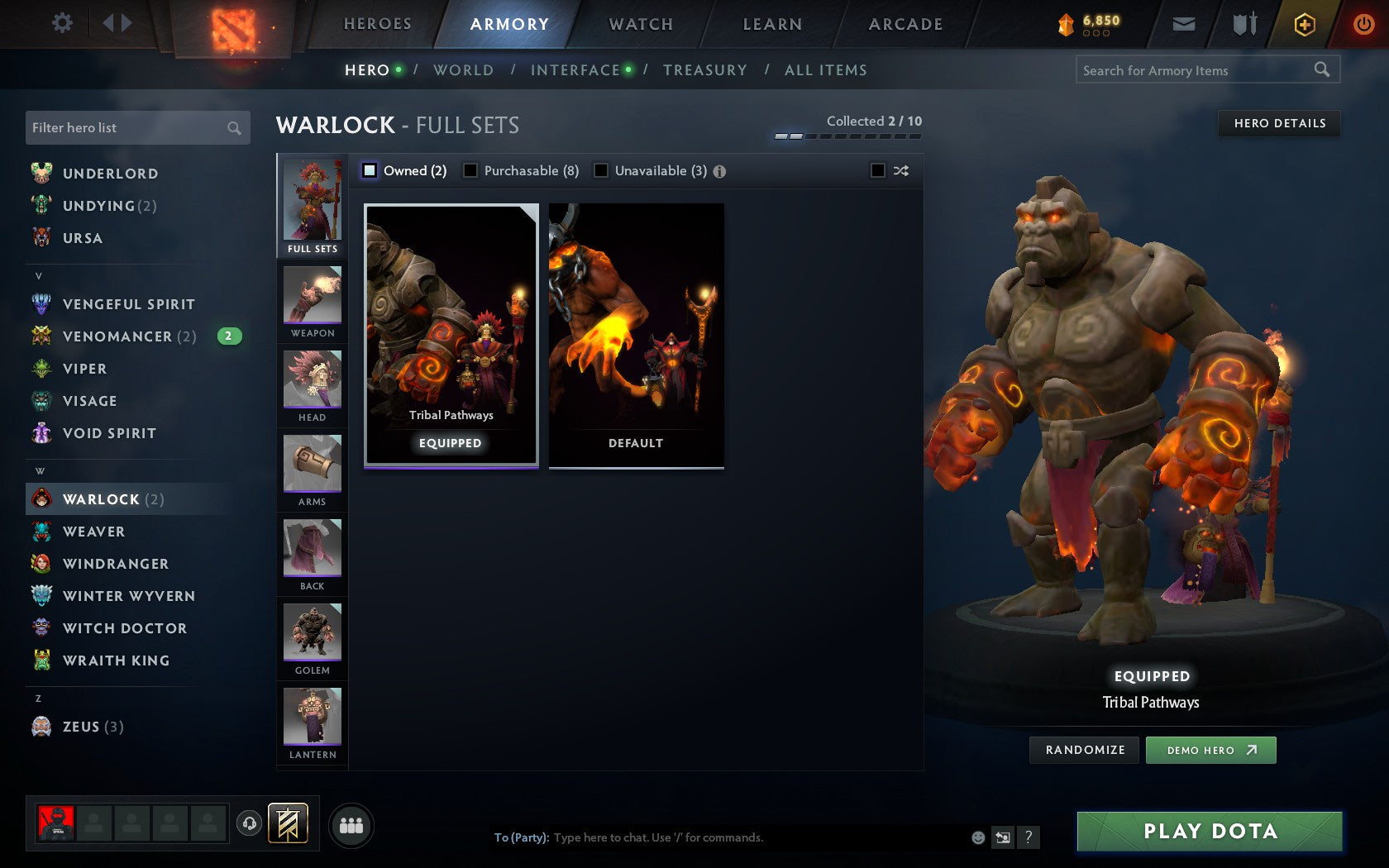Open the mail inbox icon
Screen dimensions: 1389x868
(x=1184, y=24)
